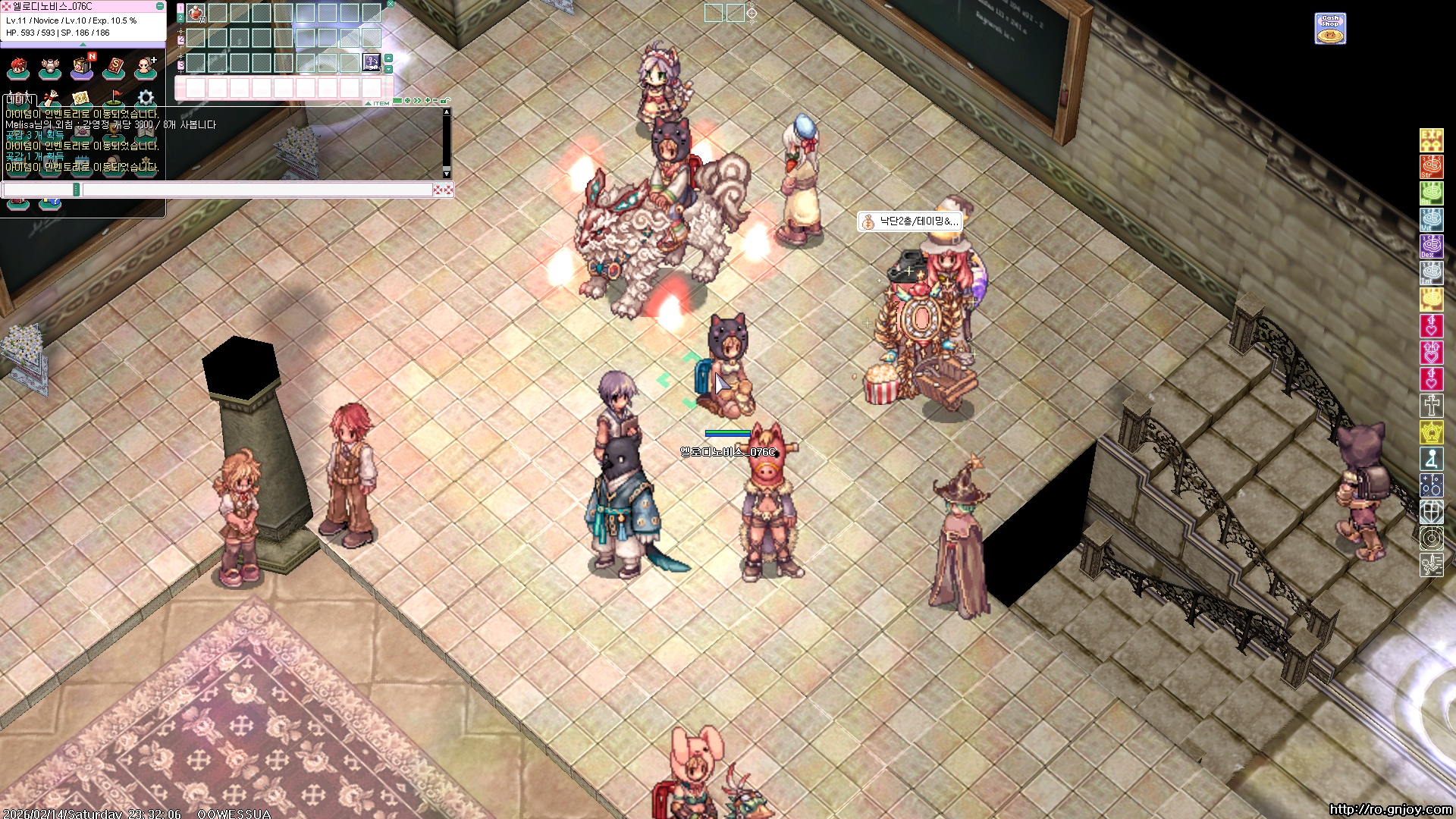Viewport: 1456px width, 819px height.
Task: Click the Str buff icon
Action: point(1431,167)
